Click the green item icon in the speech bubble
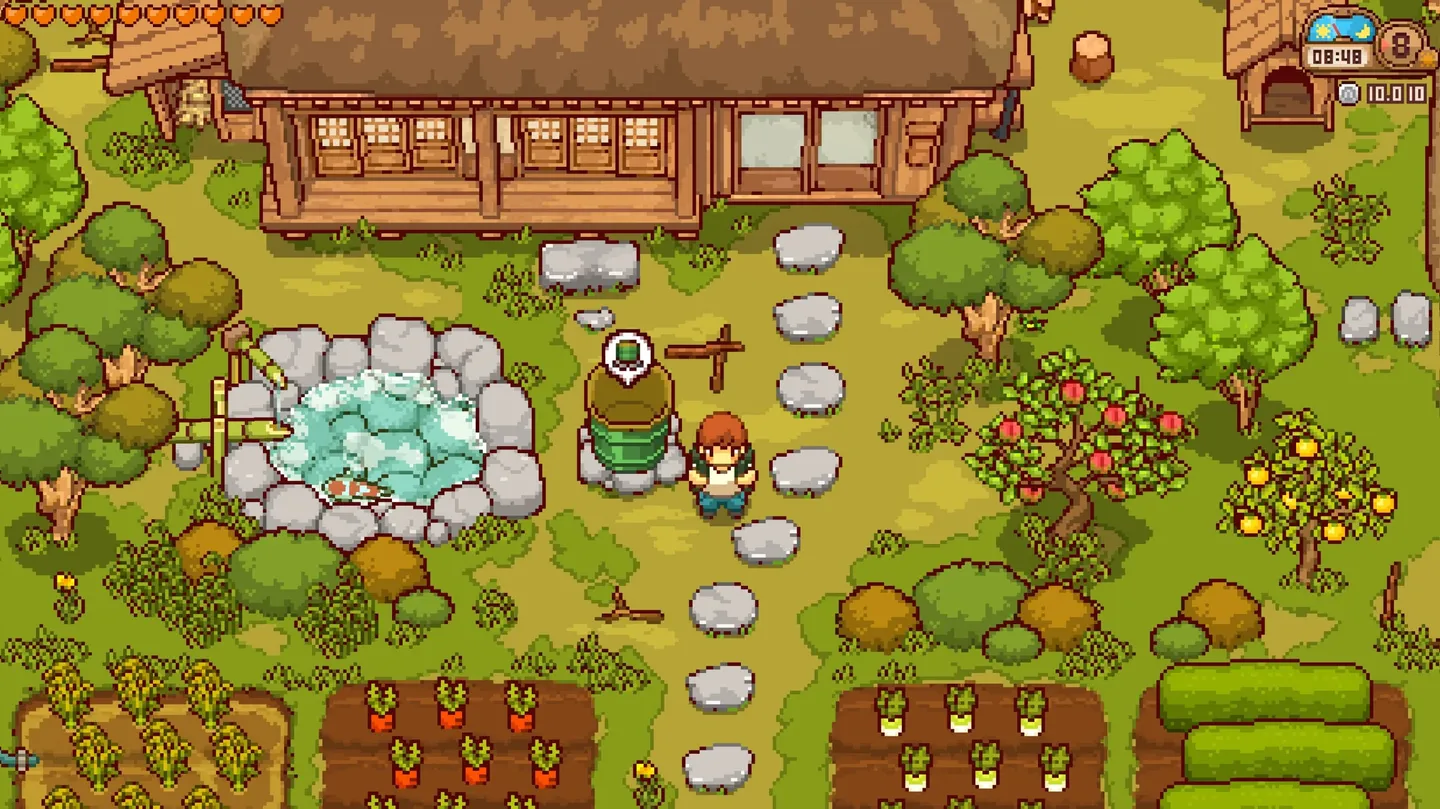This screenshot has width=1440, height=809. (626, 351)
